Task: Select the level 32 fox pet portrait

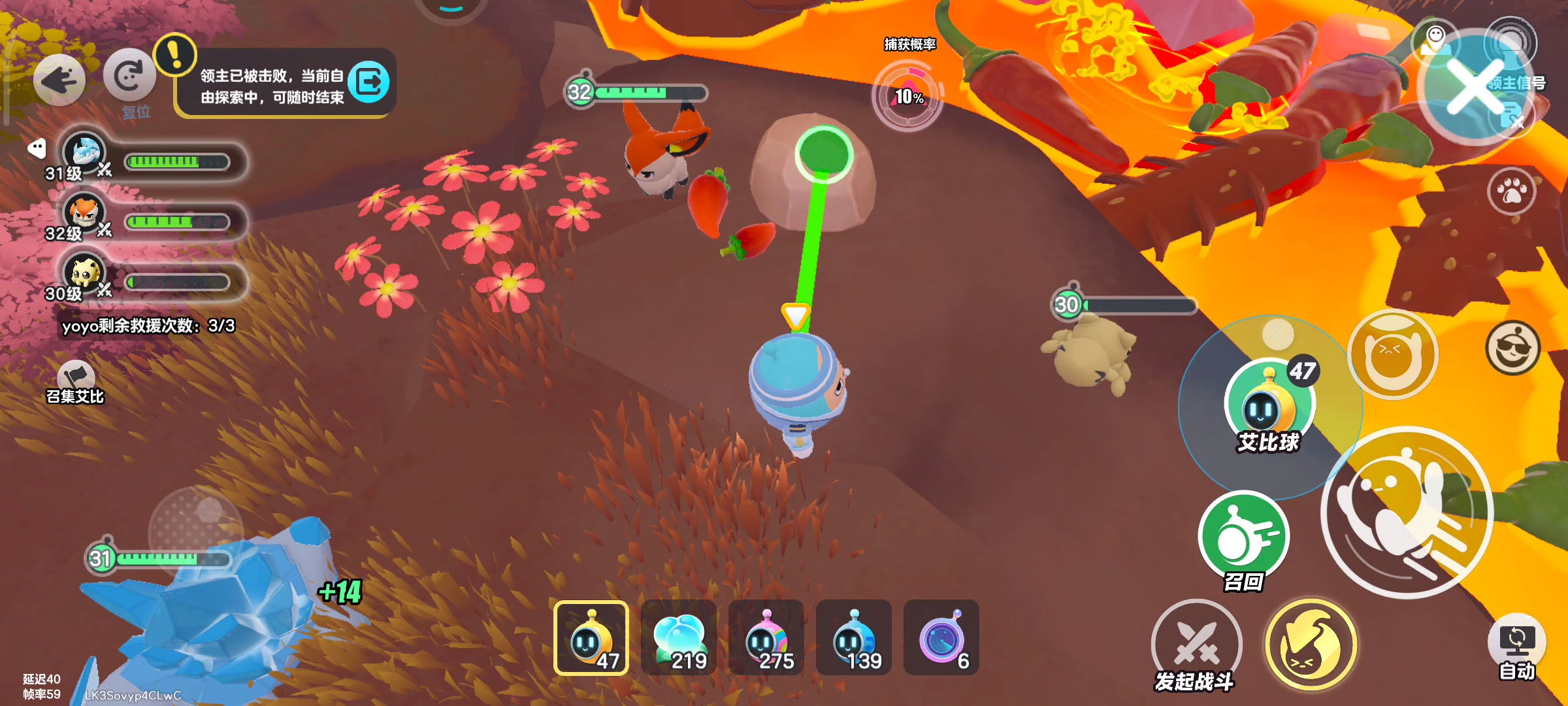Action: [85, 212]
